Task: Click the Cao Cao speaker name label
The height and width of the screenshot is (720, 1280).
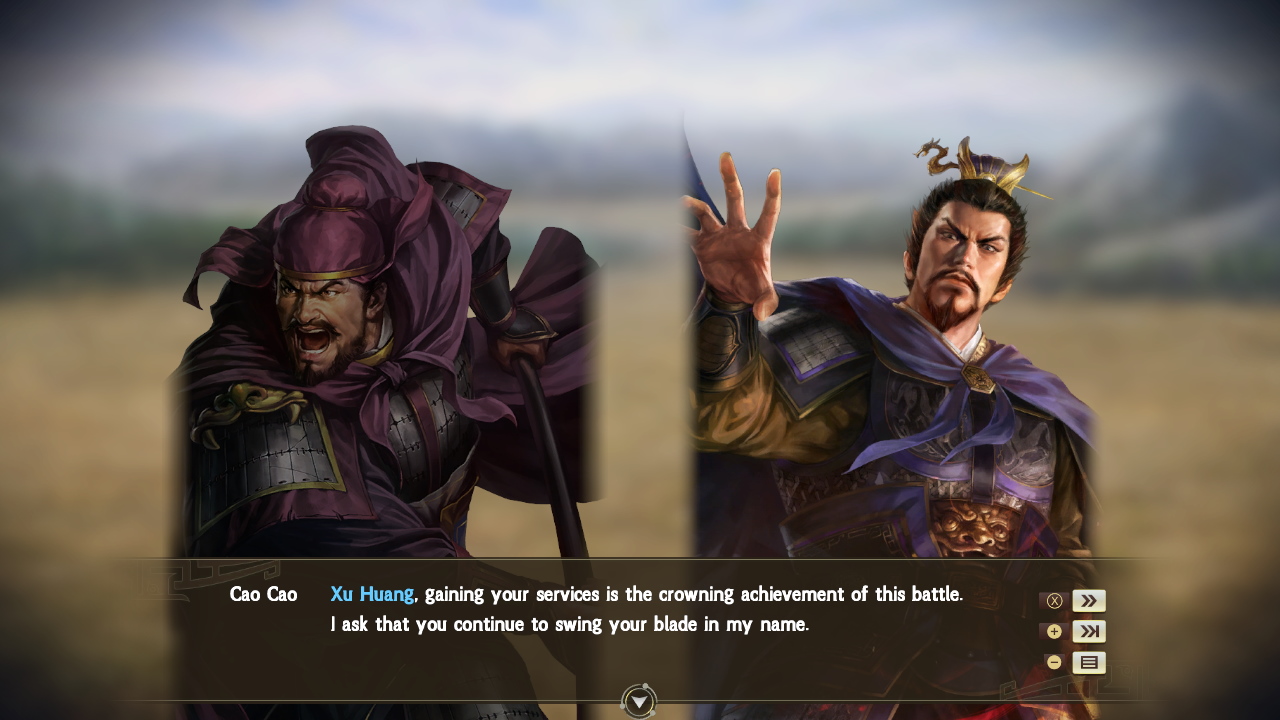Action: click(263, 593)
